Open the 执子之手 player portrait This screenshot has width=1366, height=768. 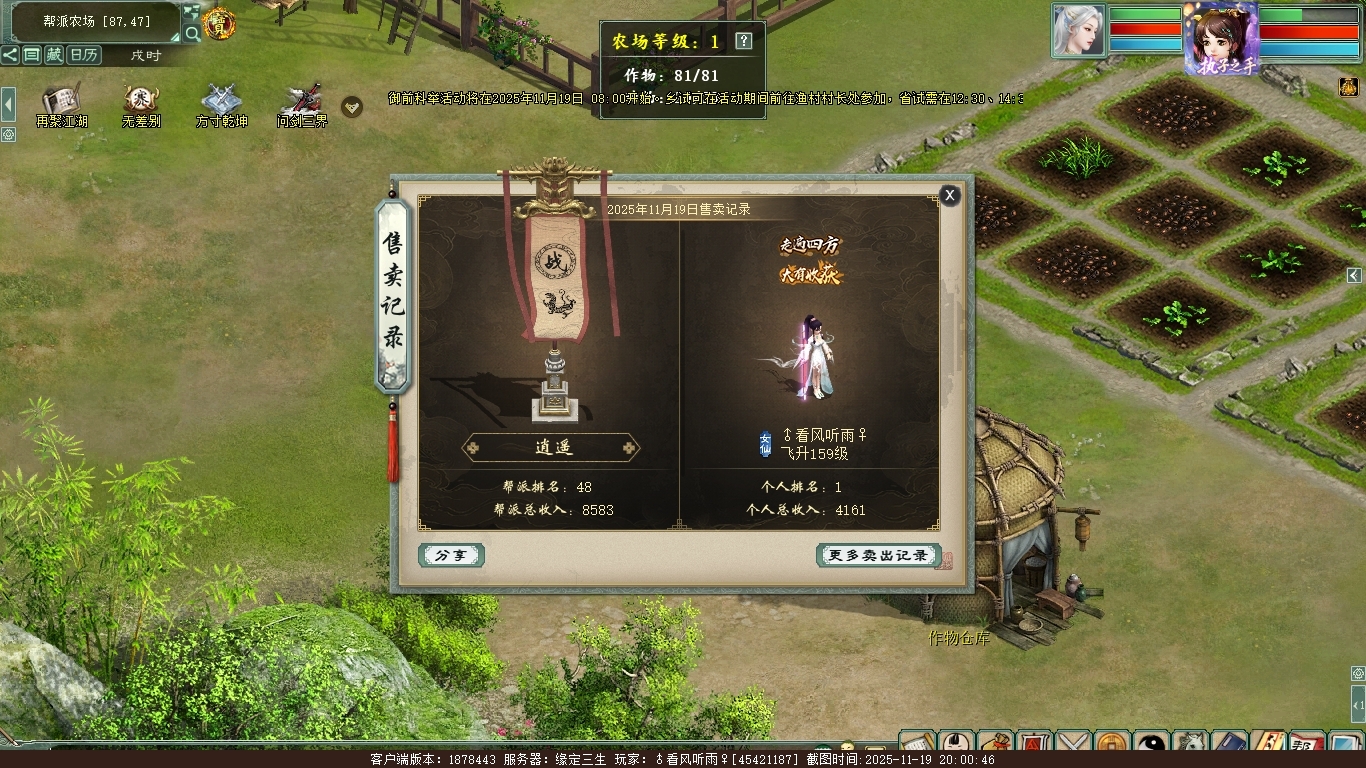pos(1221,38)
